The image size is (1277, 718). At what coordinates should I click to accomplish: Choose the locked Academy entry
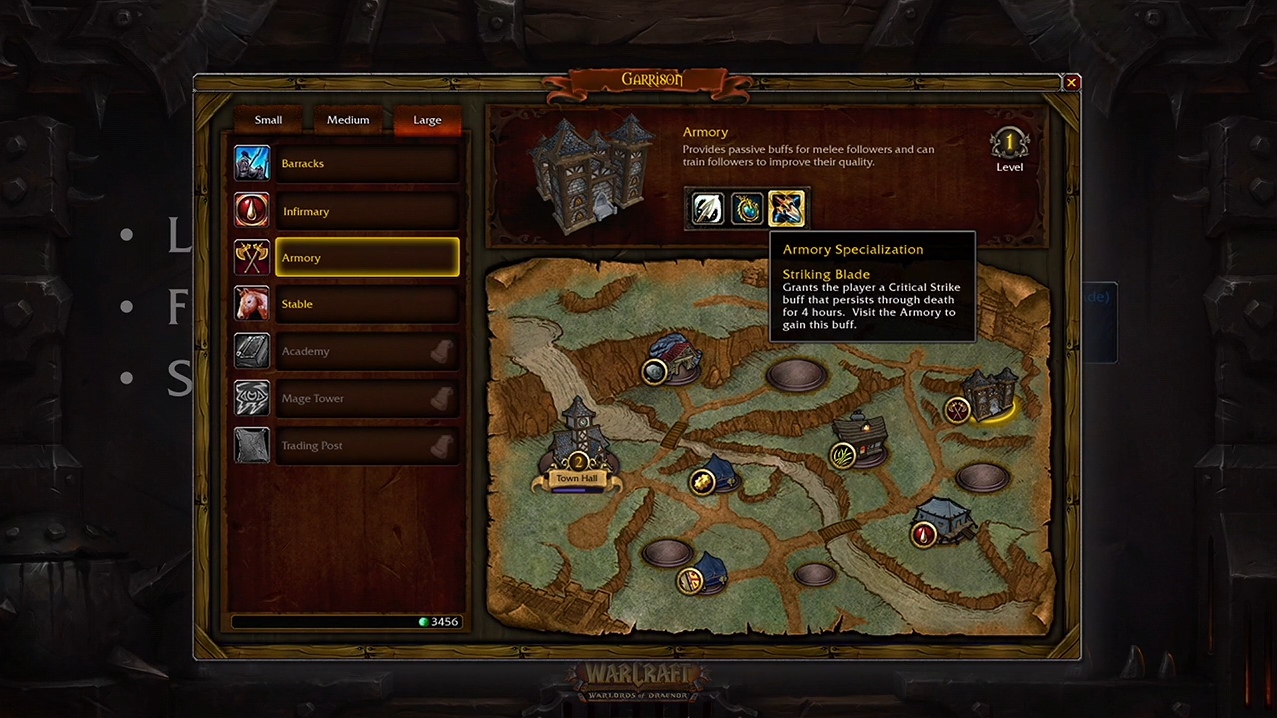coord(366,351)
